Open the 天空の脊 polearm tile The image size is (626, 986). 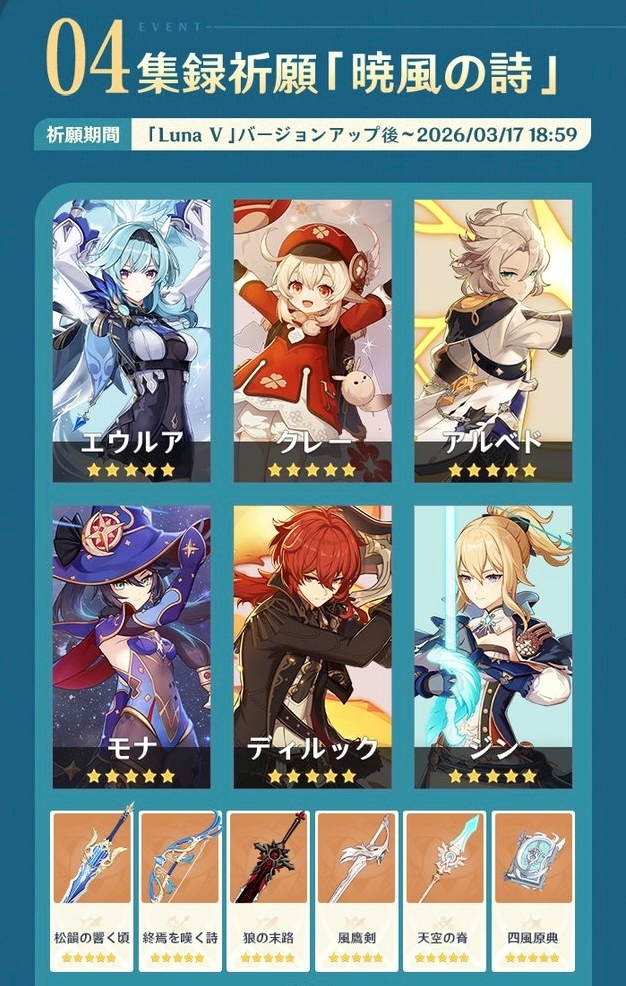point(445,888)
